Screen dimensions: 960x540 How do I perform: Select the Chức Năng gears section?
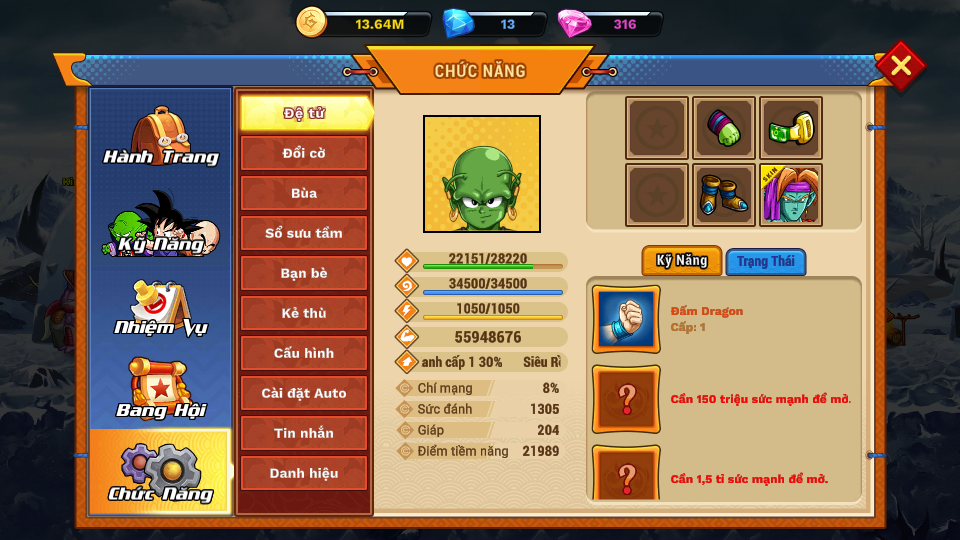(x=160, y=472)
